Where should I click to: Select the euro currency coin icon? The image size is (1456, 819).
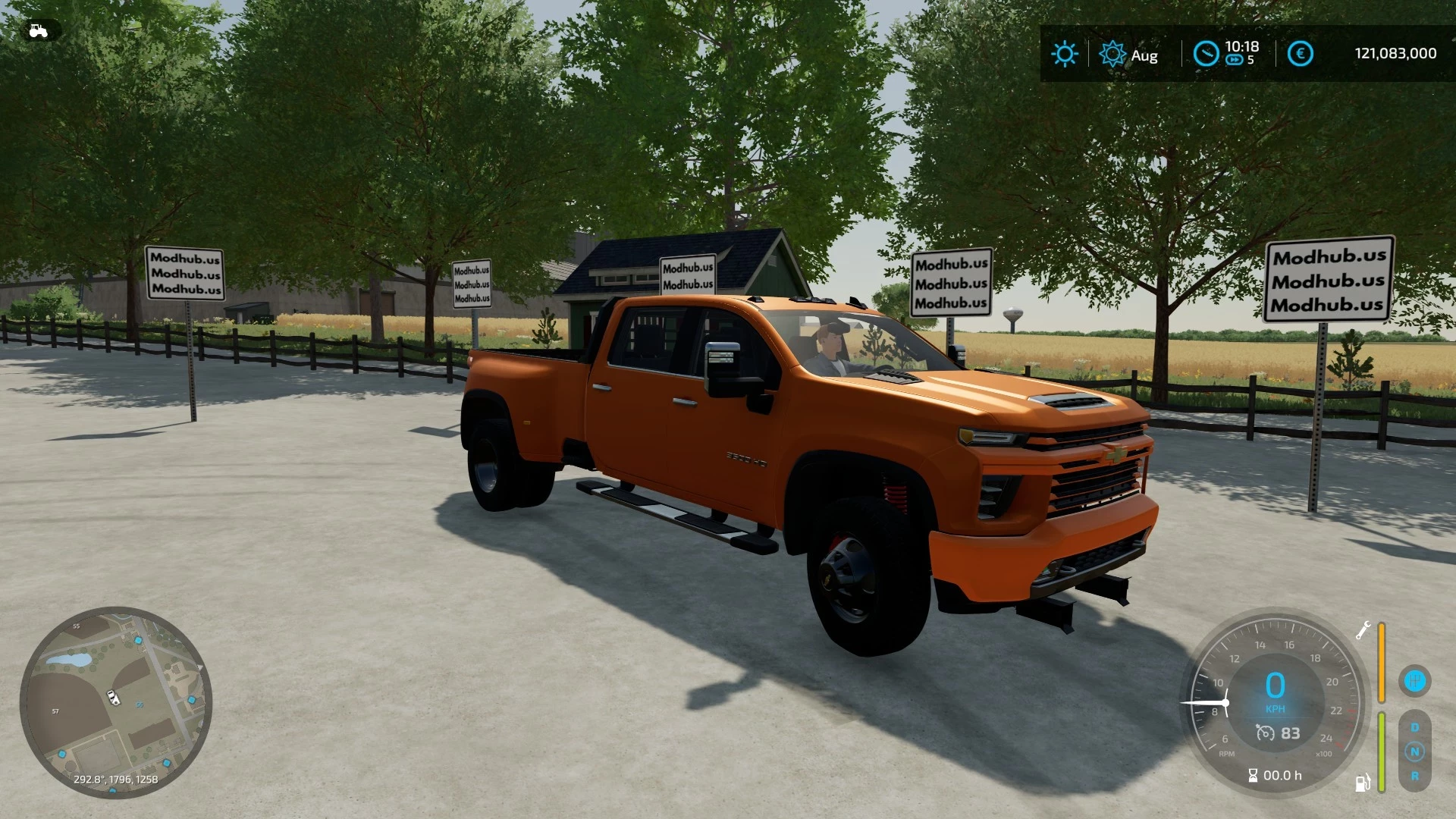1299,53
